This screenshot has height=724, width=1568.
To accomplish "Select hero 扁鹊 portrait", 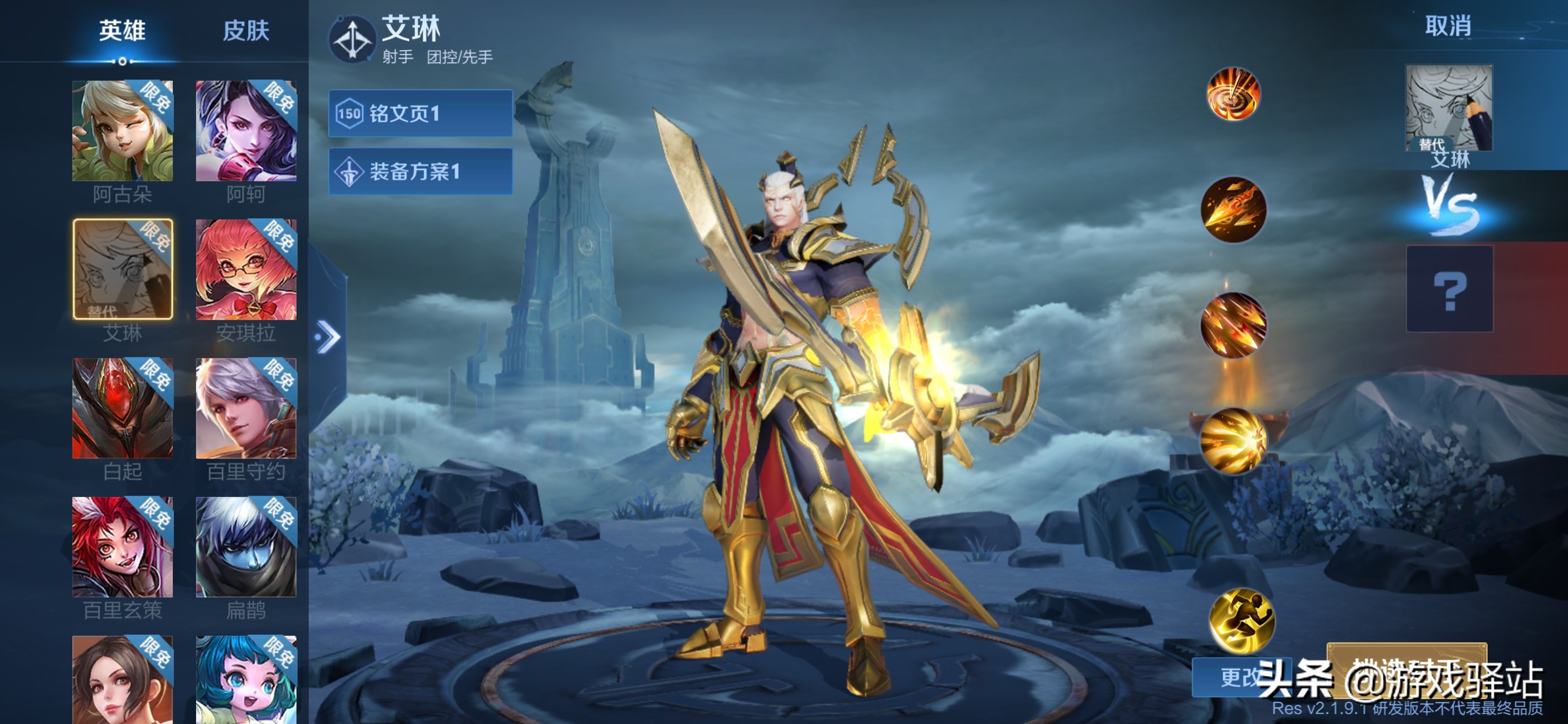I will pos(246,547).
